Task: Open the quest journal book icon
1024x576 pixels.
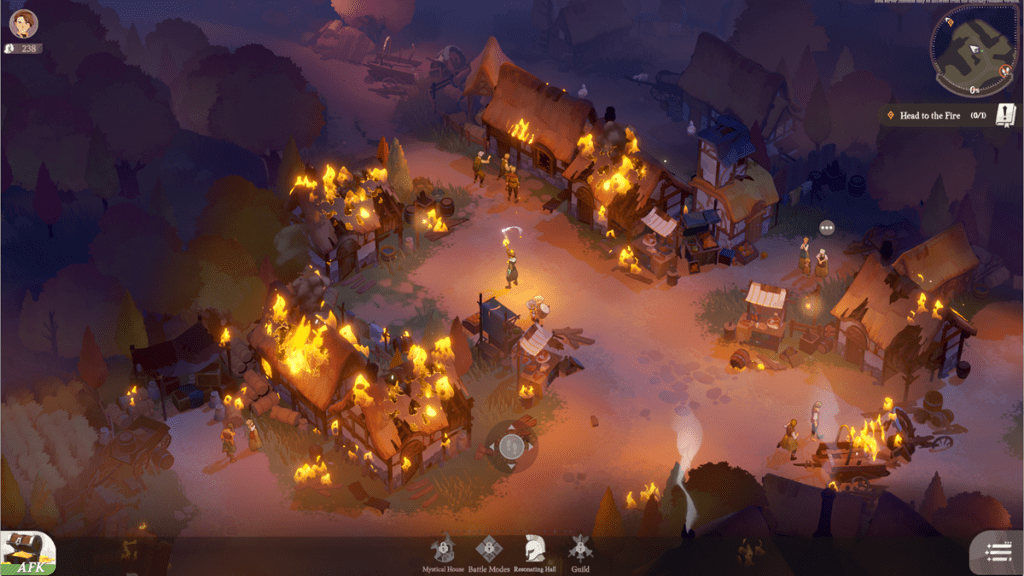Action: 1005,116
